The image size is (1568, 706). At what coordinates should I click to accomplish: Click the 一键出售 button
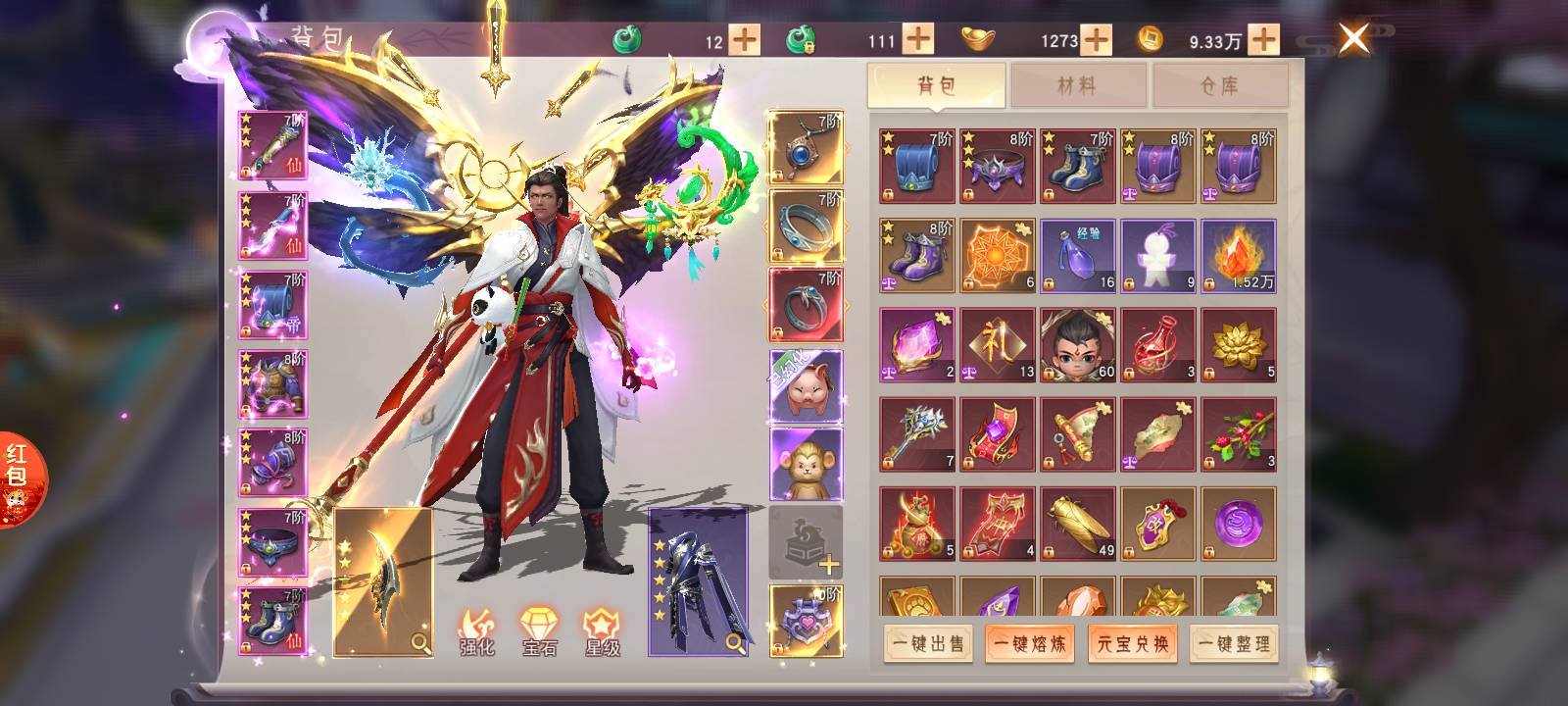click(928, 644)
